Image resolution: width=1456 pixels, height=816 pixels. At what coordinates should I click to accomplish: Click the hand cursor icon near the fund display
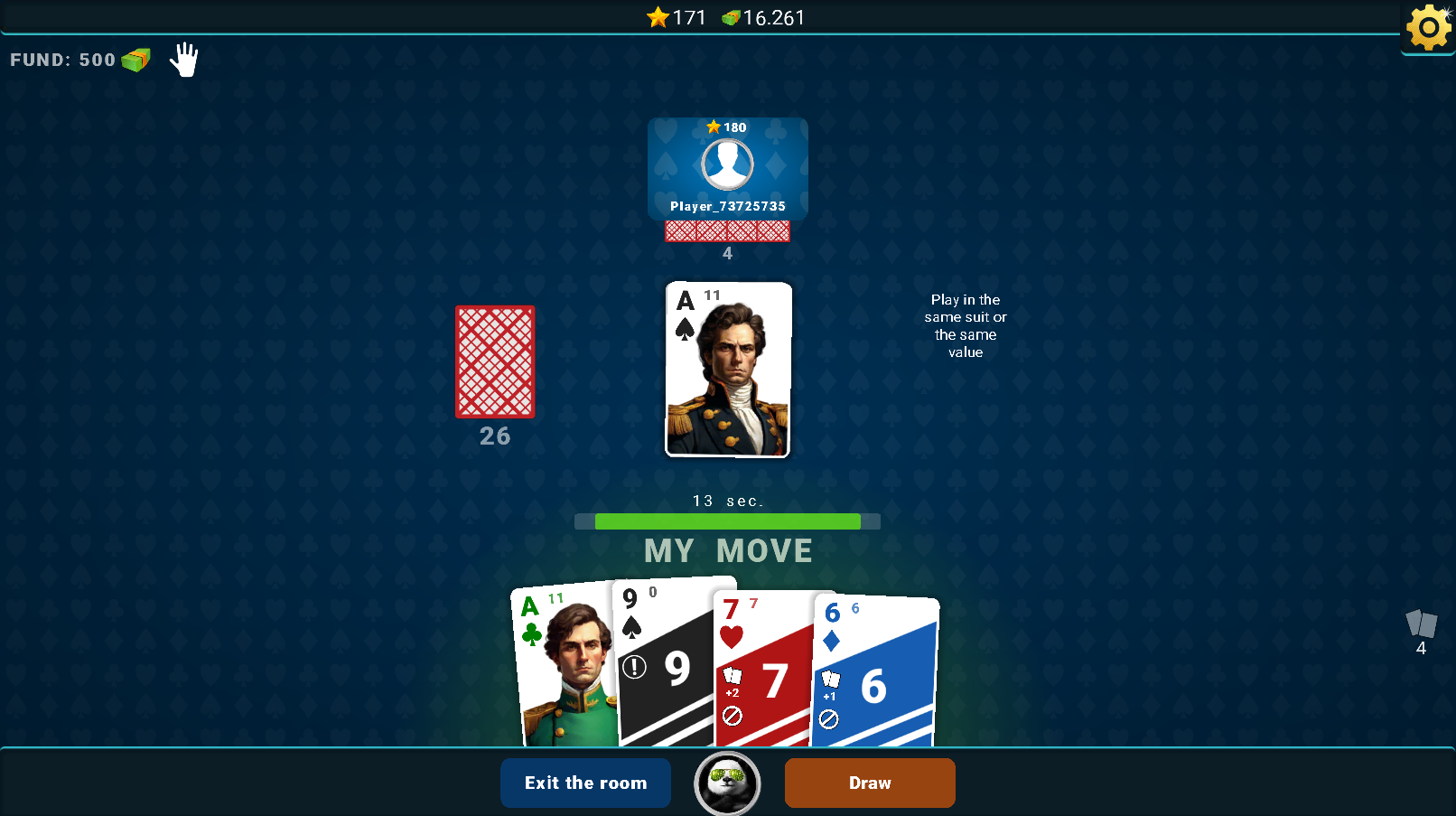(x=183, y=60)
